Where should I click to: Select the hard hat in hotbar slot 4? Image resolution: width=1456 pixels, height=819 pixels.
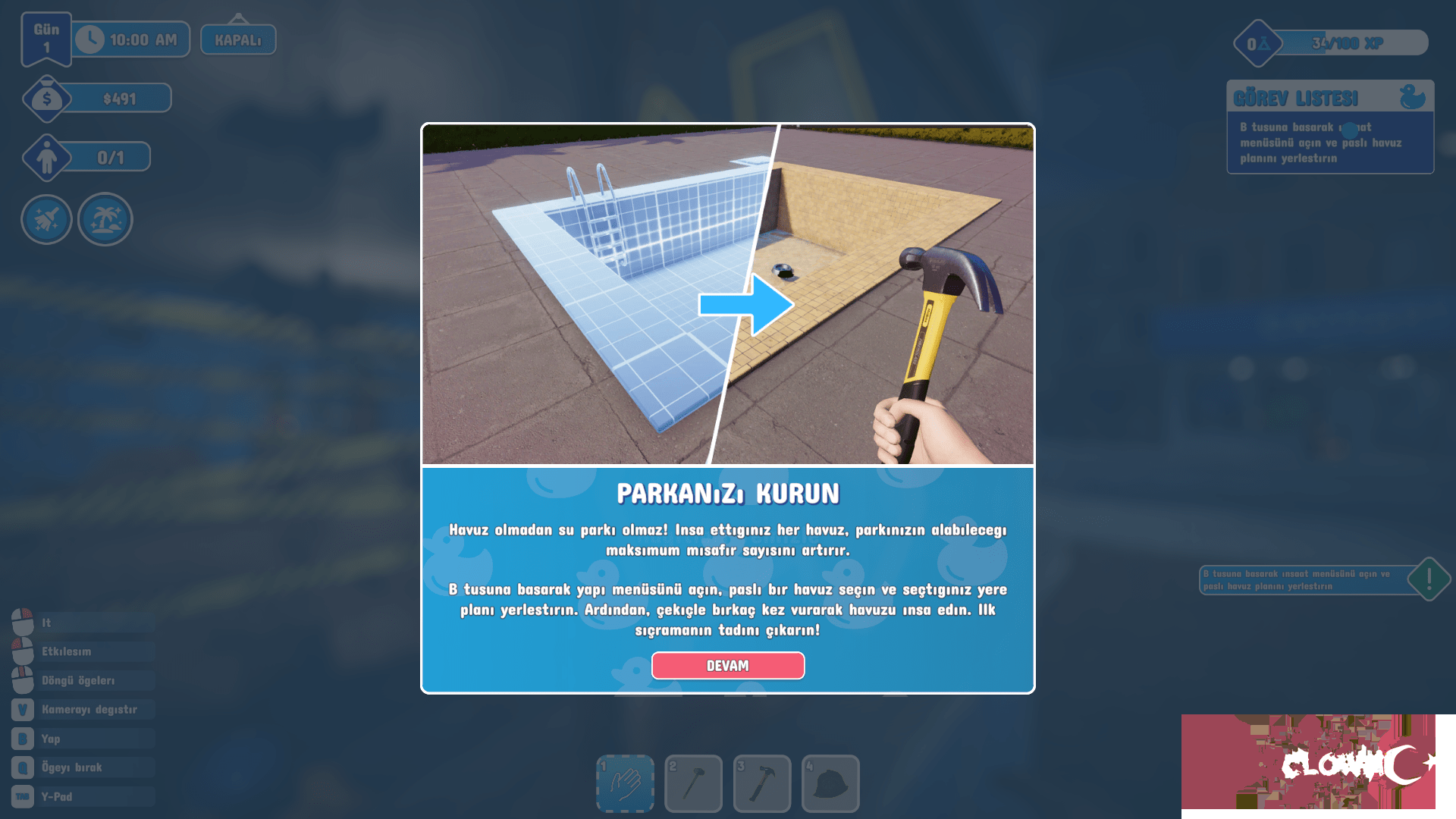point(831,783)
